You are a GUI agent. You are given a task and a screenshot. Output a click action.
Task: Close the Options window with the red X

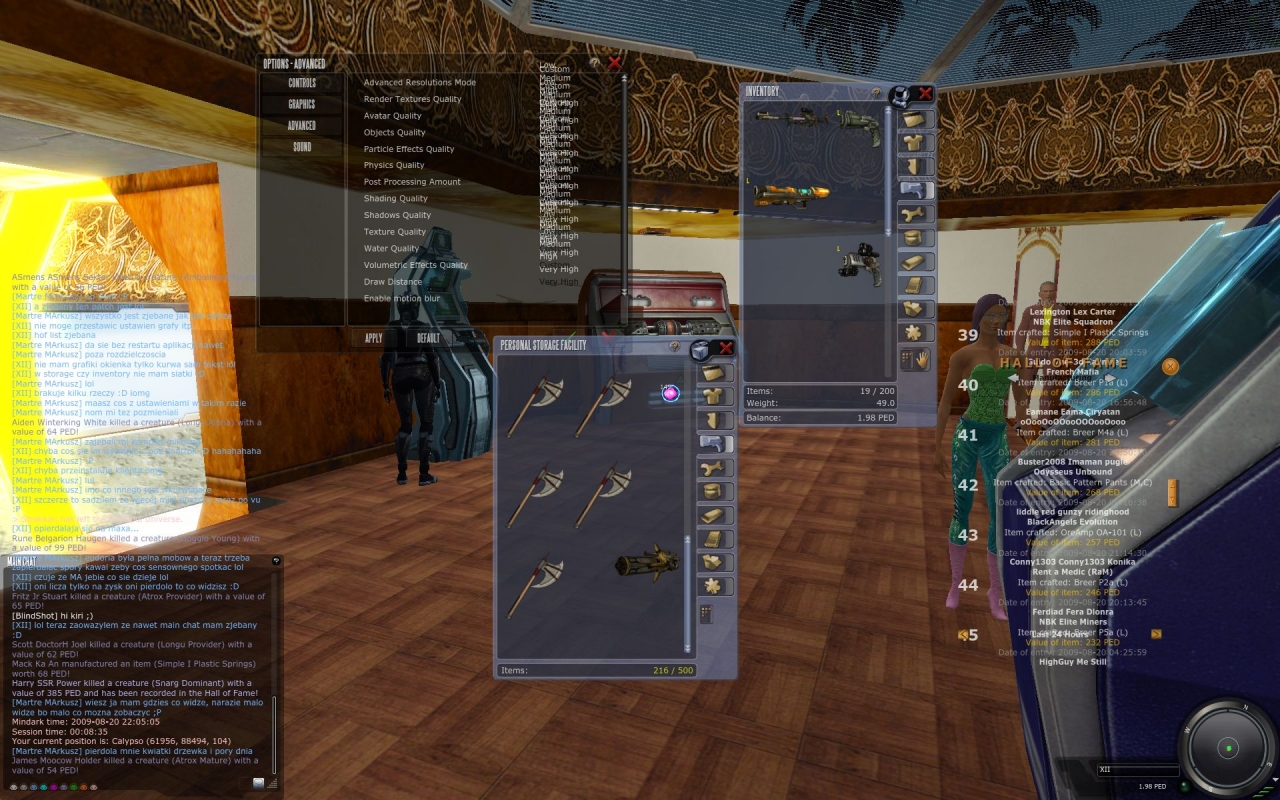[x=614, y=63]
